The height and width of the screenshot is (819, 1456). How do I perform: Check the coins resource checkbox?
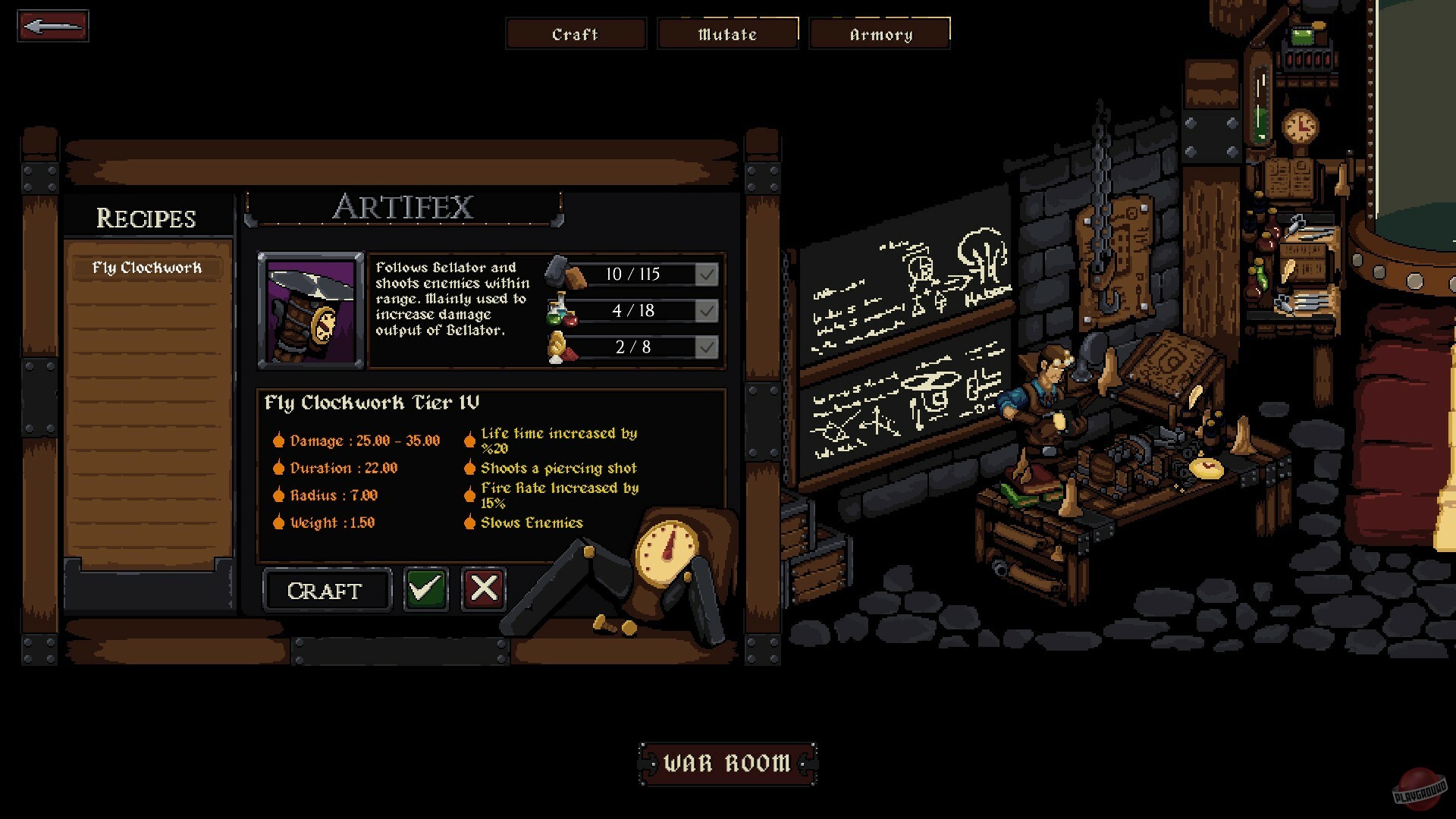(706, 347)
